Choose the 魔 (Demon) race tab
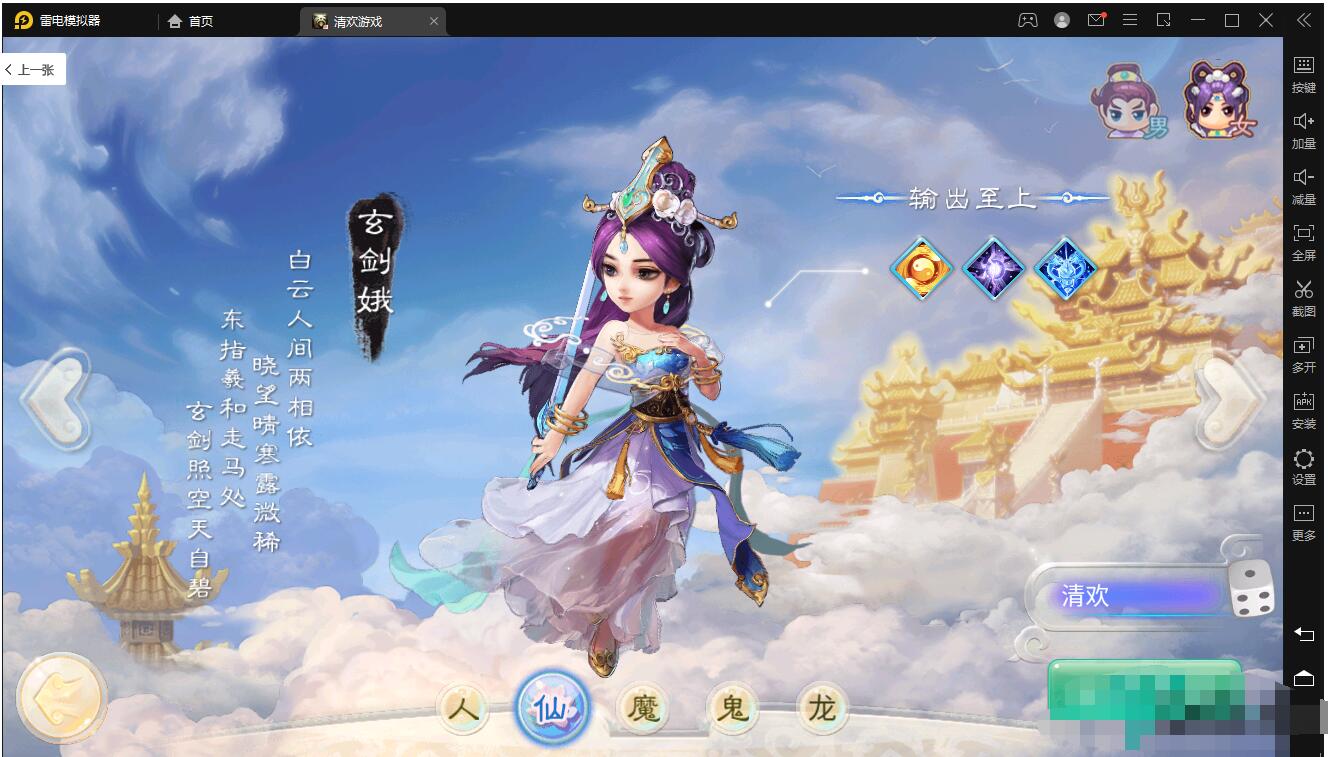The width and height of the screenshot is (1328, 757). (643, 709)
